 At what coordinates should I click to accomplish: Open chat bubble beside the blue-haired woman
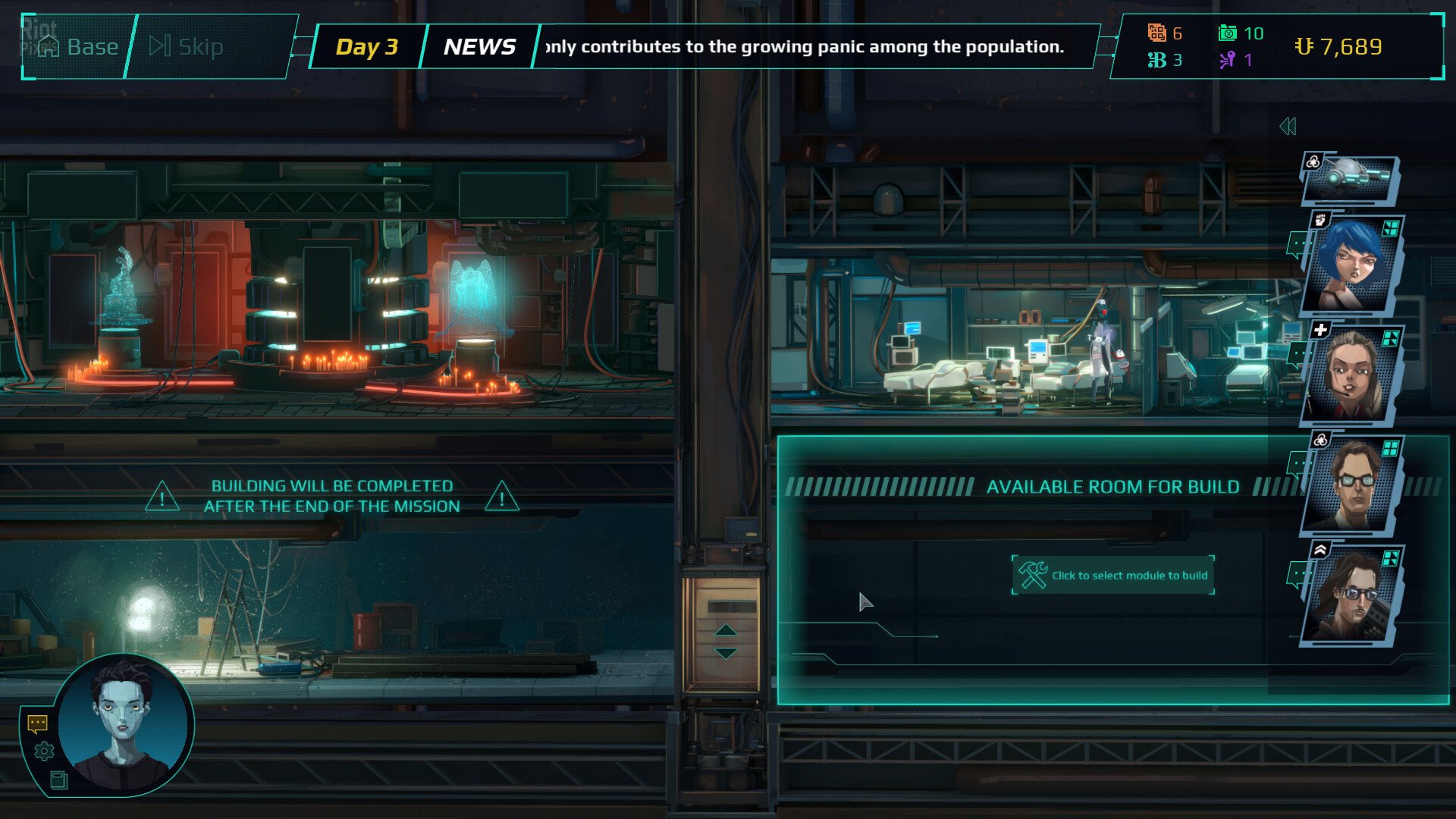[1297, 244]
